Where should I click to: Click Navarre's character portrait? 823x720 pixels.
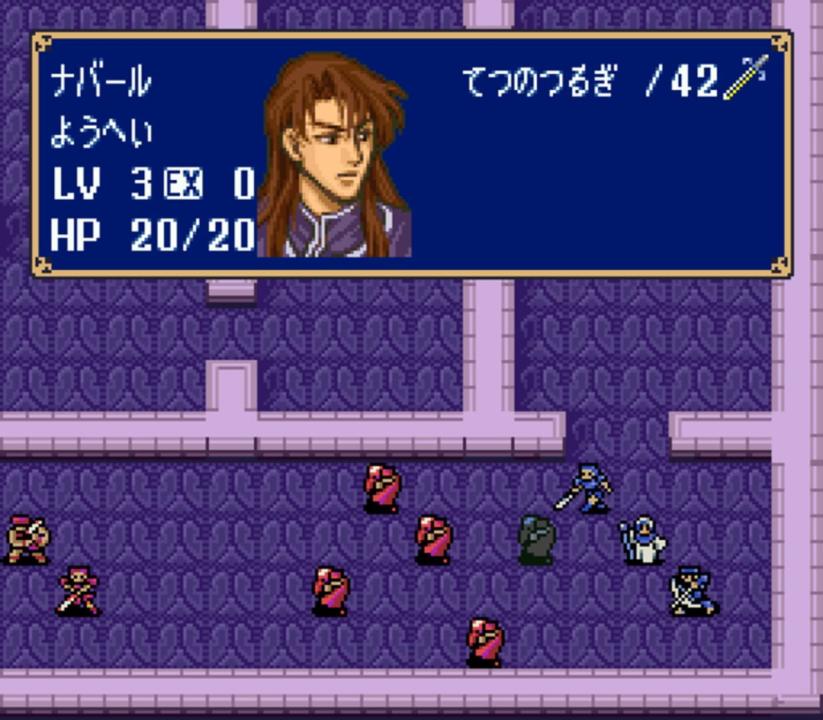point(334,157)
